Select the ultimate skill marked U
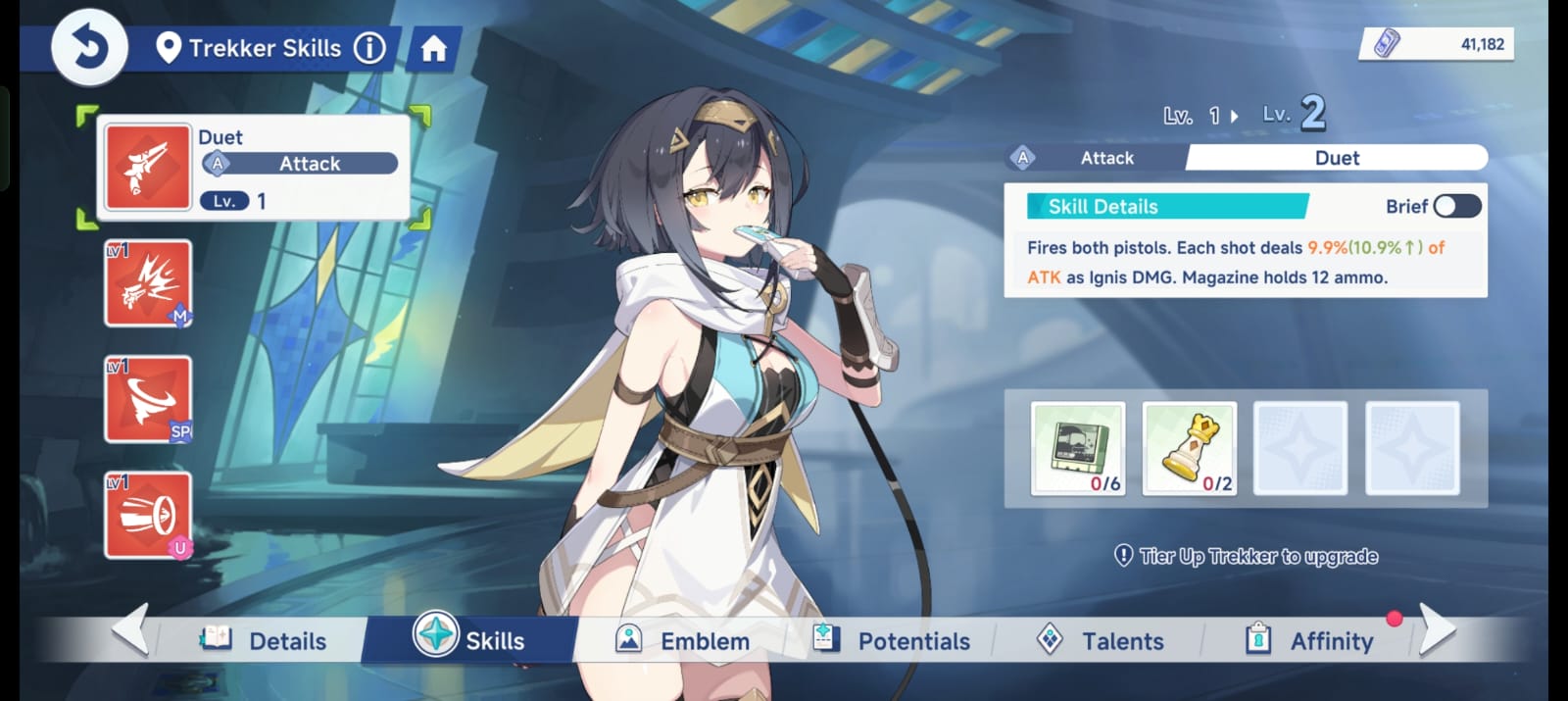Viewport: 1568px width, 701px height. tap(148, 515)
